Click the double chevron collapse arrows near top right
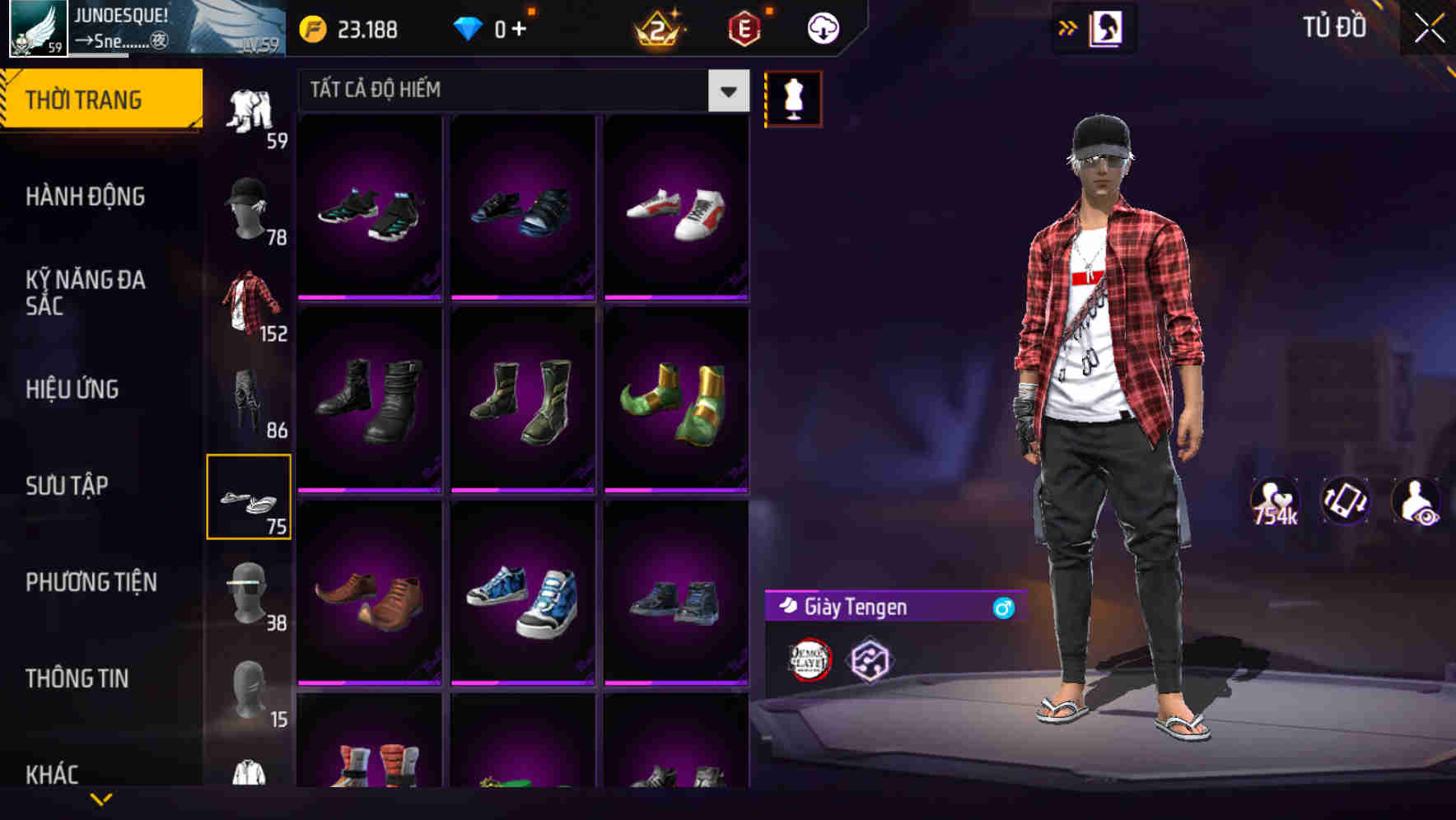Image resolution: width=1456 pixels, height=820 pixels. coord(1067,27)
